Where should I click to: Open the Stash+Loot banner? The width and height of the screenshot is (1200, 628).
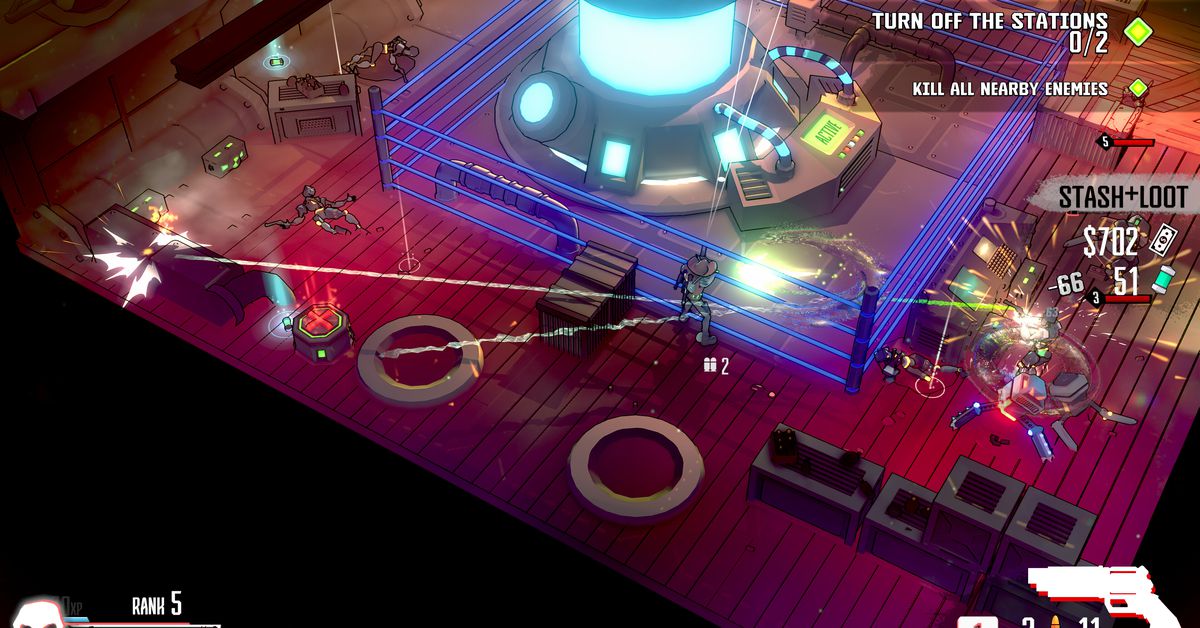pyautogui.click(x=1123, y=197)
